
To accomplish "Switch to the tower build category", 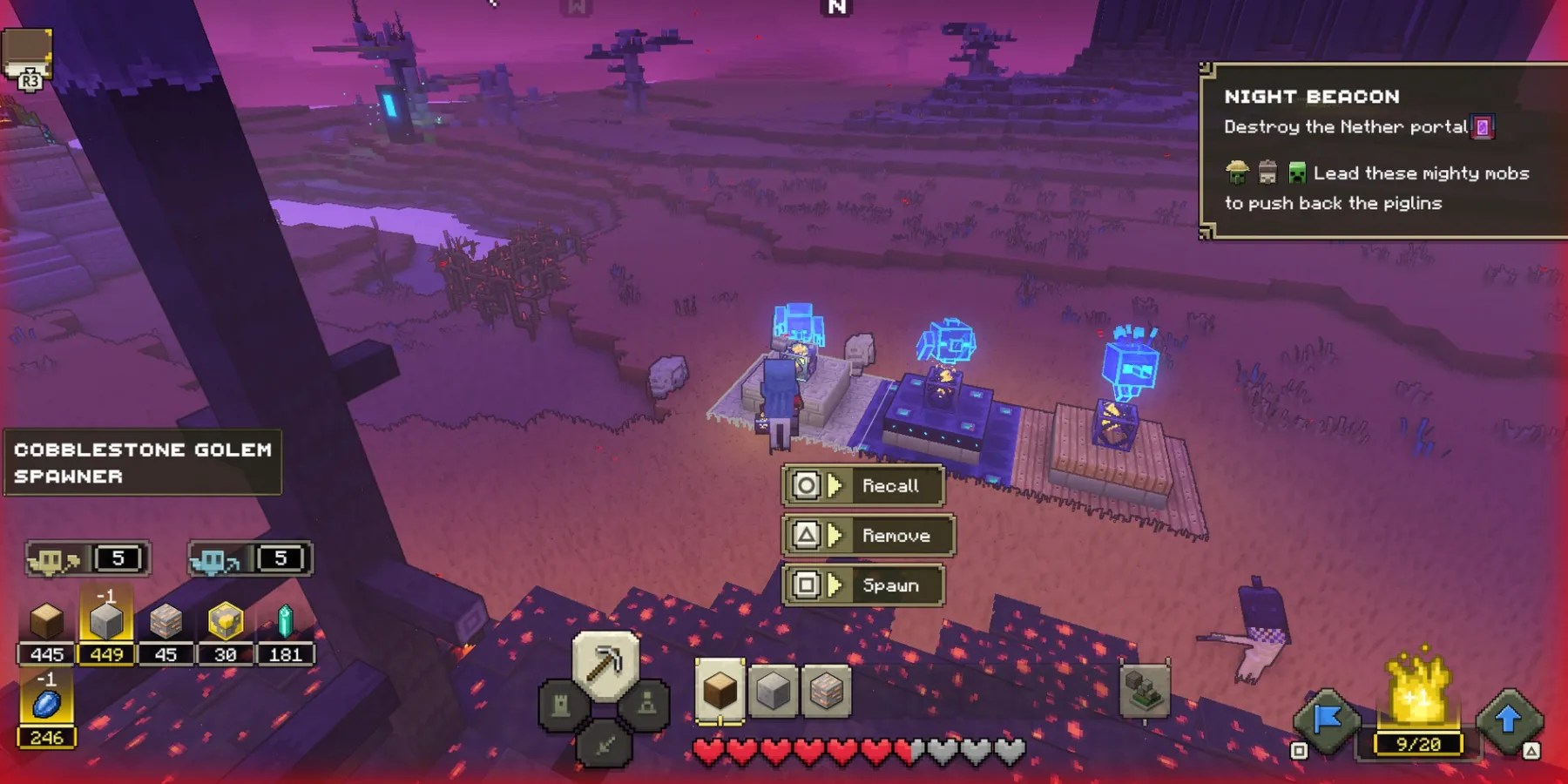I will pyautogui.click(x=560, y=704).
